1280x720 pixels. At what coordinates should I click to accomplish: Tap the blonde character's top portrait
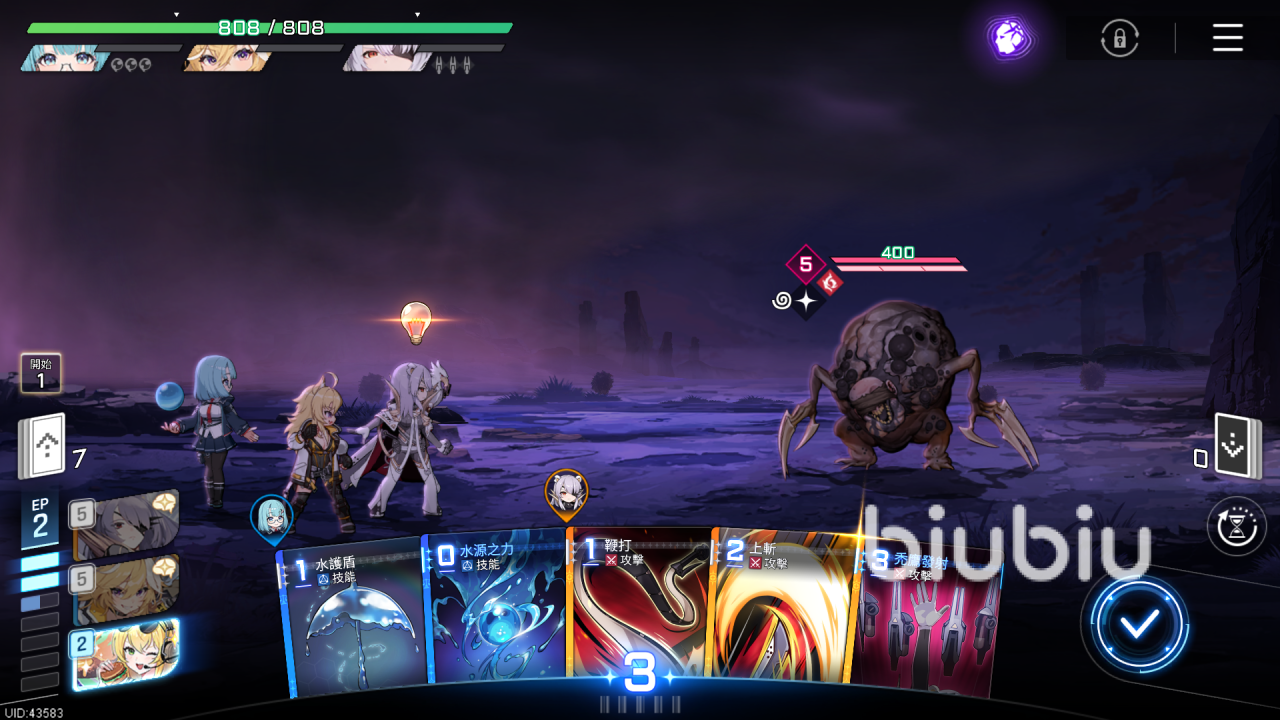[x=225, y=58]
